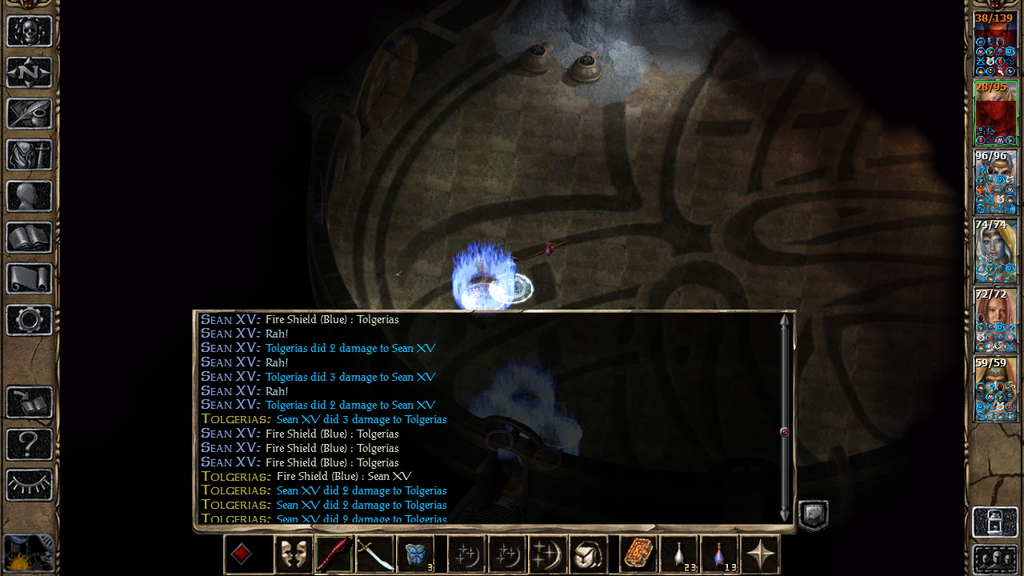1024x576 pixels.
Task: Click the skull button atop the sidebar
Action: click(29, 31)
